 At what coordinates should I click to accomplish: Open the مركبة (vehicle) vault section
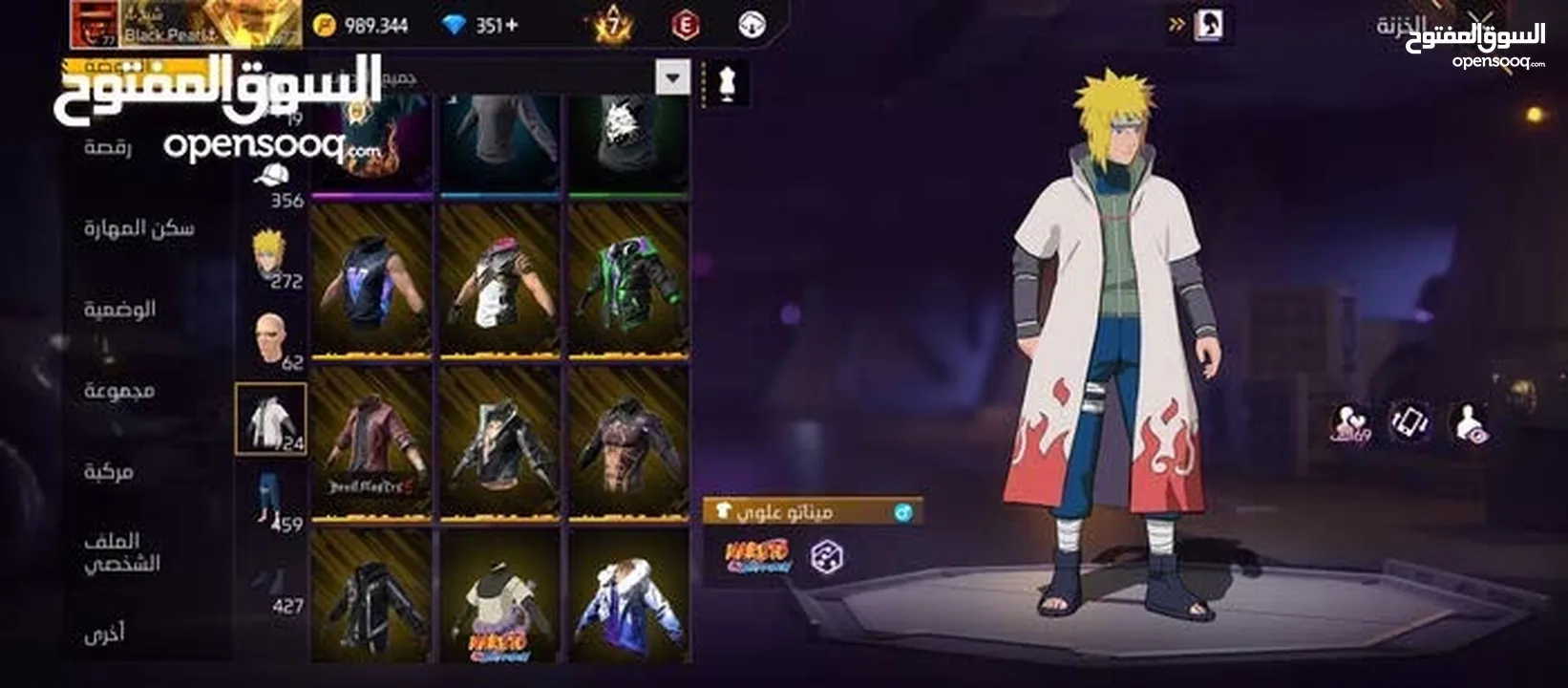108,471
